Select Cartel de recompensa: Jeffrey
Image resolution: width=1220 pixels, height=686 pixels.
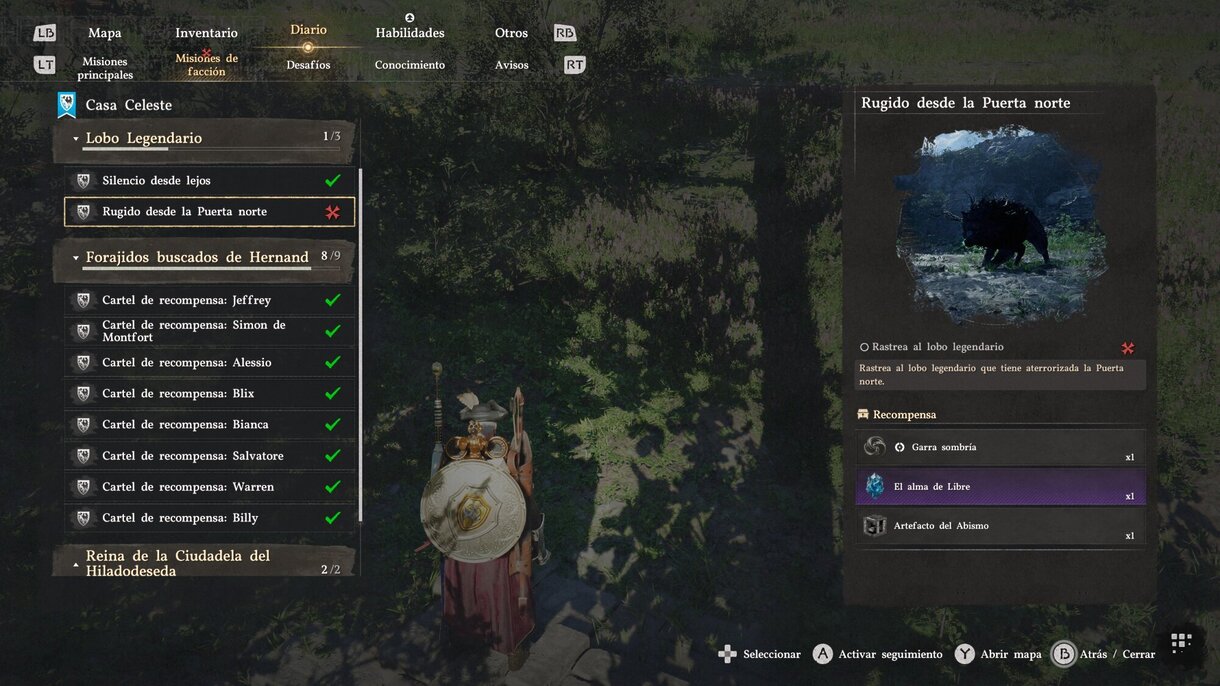click(x=208, y=300)
